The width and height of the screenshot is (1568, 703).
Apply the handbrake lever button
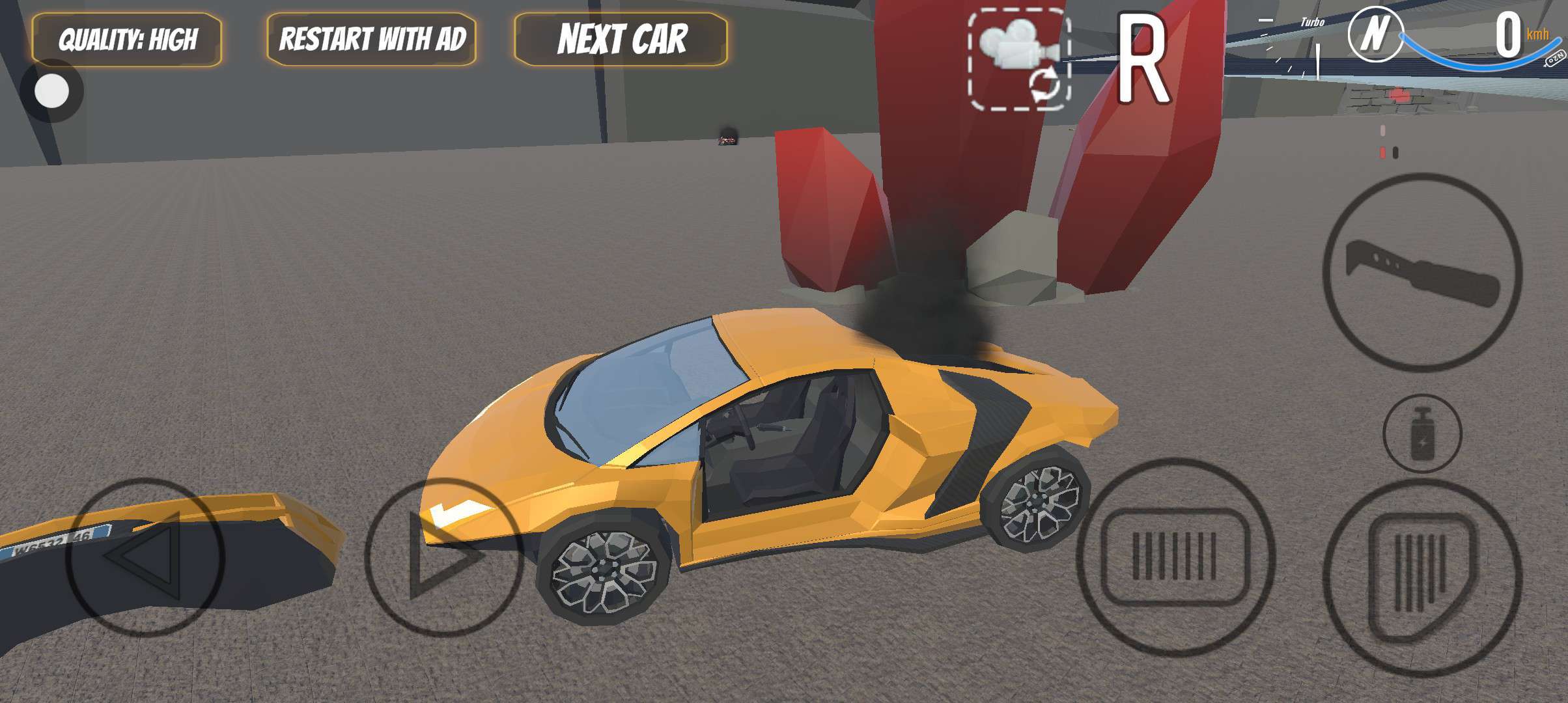1422,273
